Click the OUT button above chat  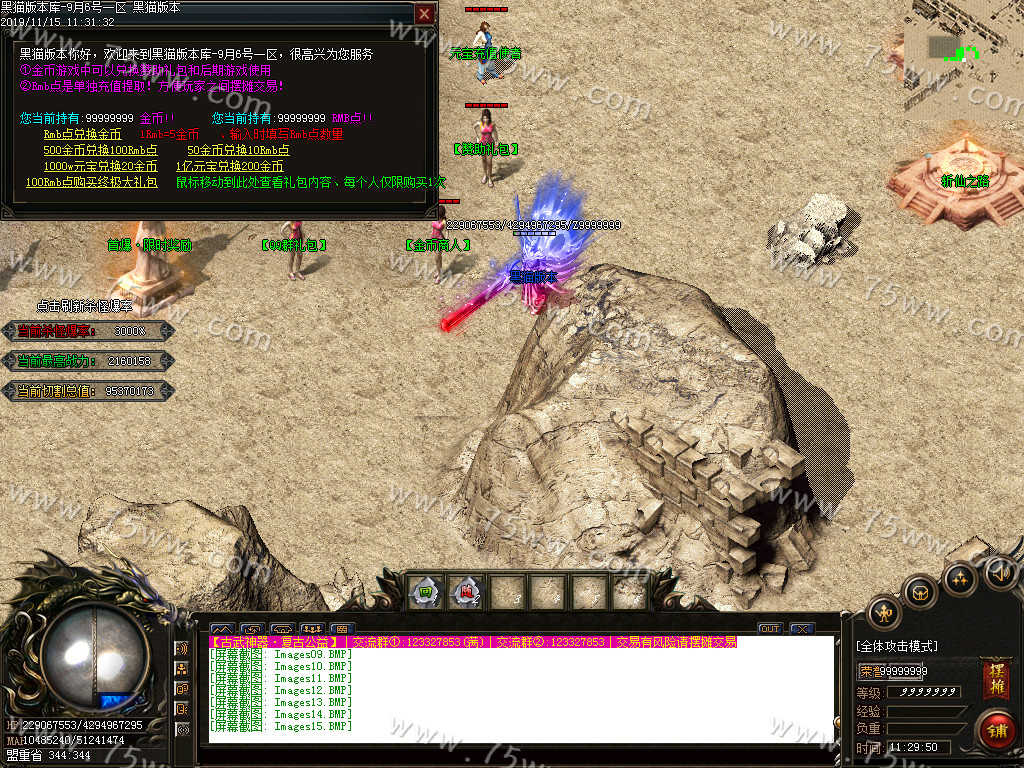(x=769, y=629)
